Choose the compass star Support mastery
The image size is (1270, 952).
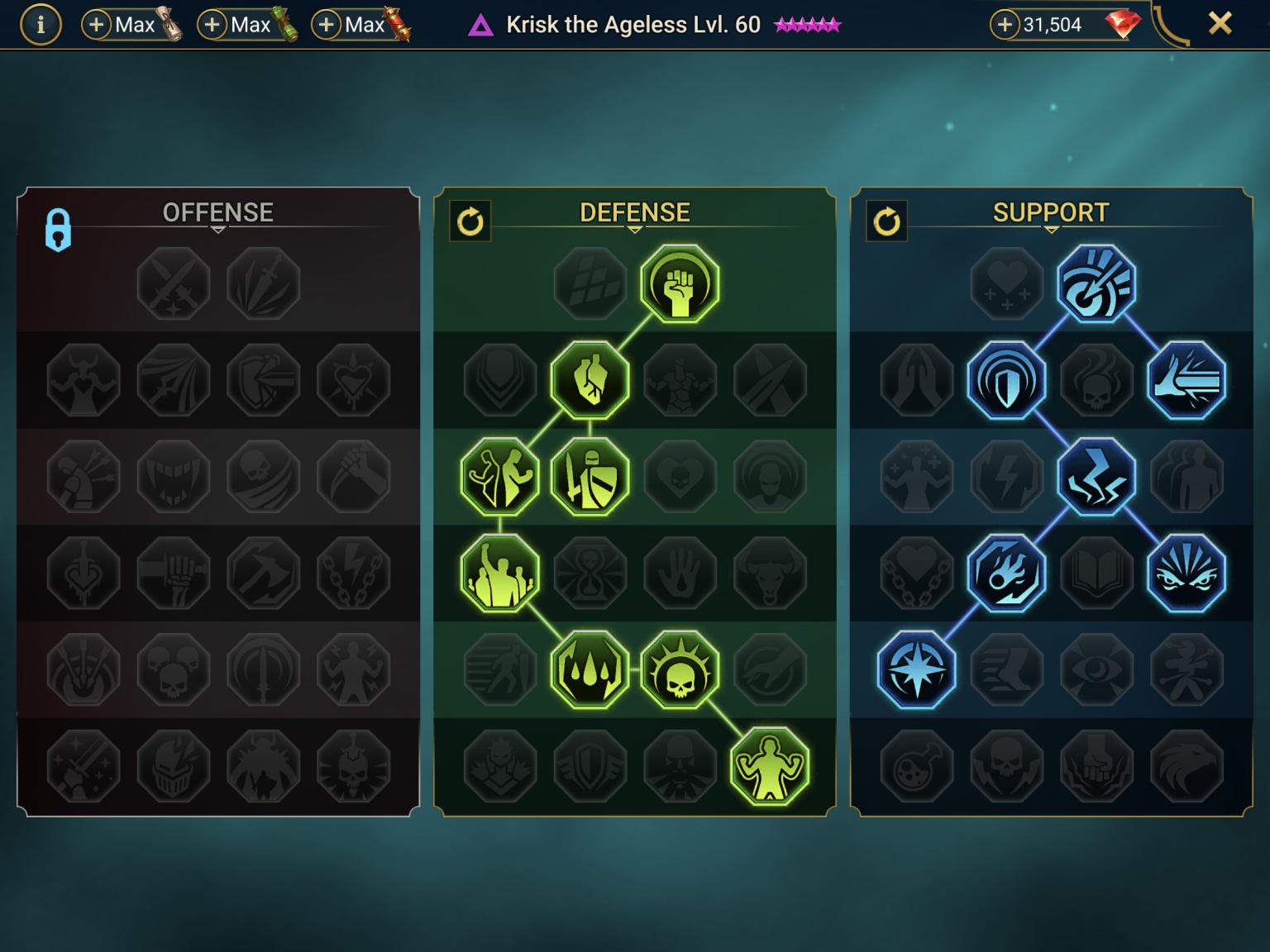pyautogui.click(x=916, y=670)
